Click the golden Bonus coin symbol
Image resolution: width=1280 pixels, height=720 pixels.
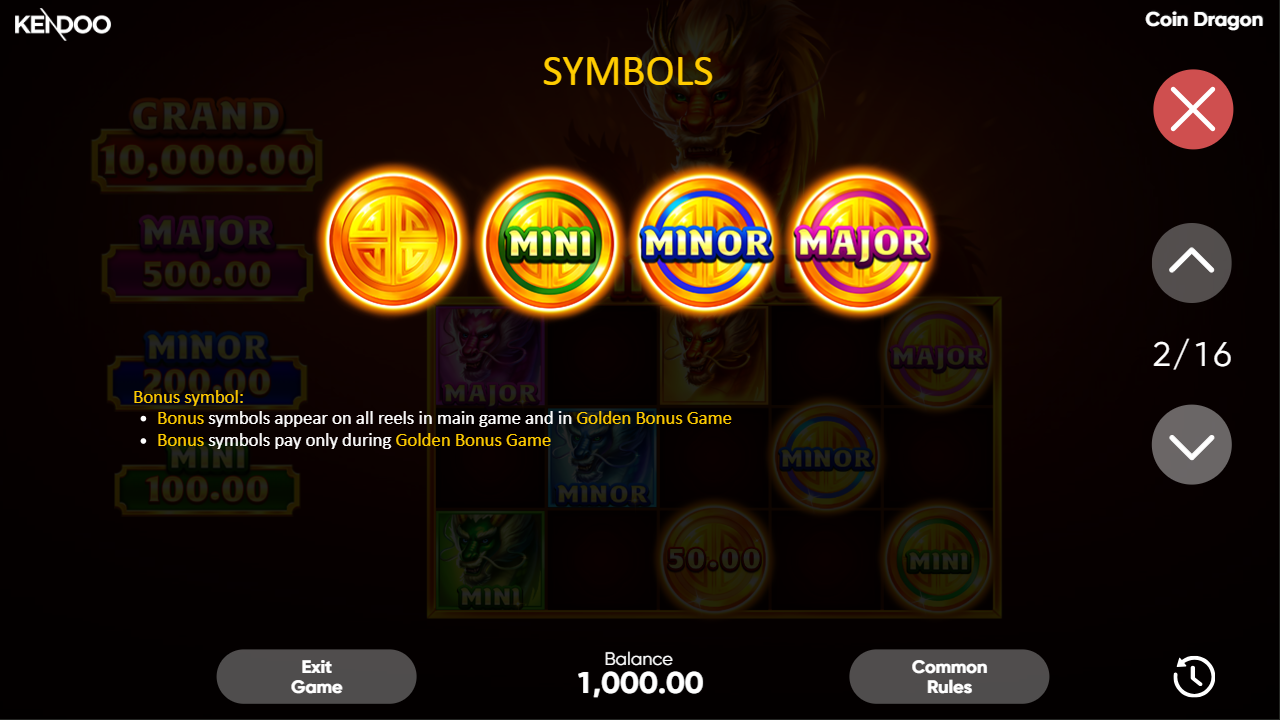tap(394, 240)
